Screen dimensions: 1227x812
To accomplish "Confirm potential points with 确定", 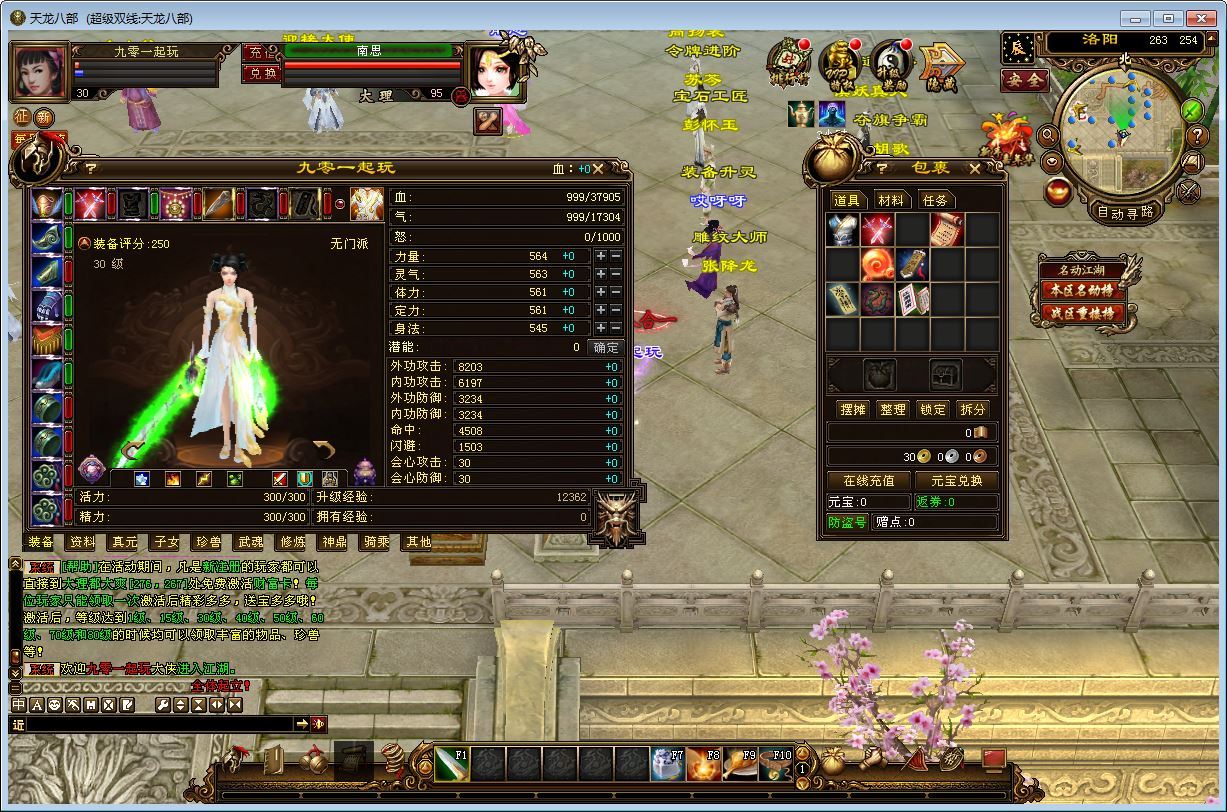I will pos(606,348).
